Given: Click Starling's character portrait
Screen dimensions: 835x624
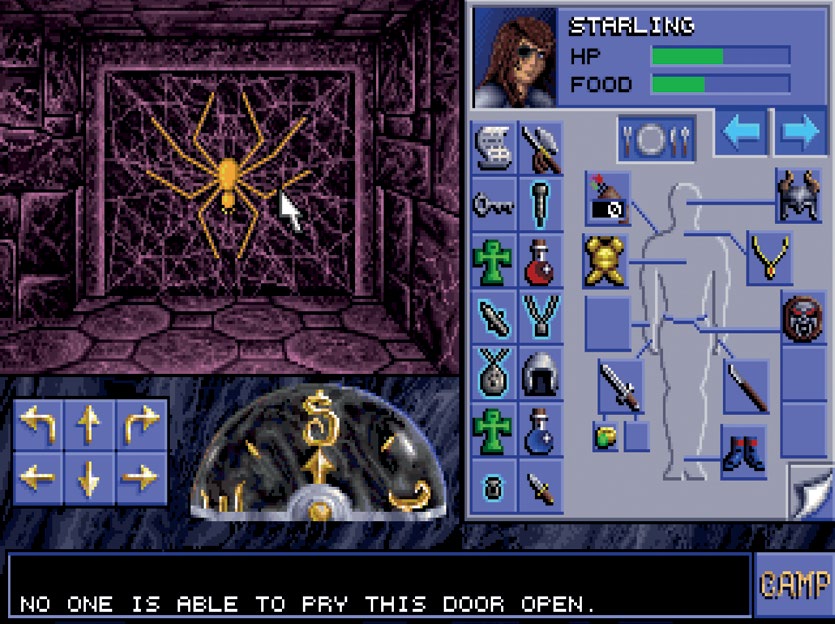Looking at the screenshot, I should pos(514,57).
